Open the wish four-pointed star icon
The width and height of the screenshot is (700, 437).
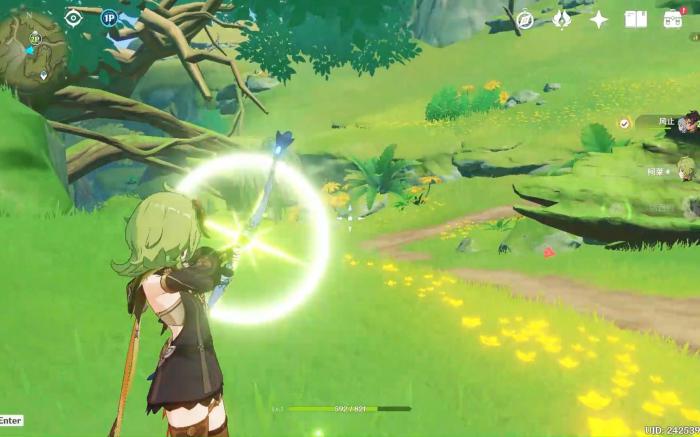599,19
